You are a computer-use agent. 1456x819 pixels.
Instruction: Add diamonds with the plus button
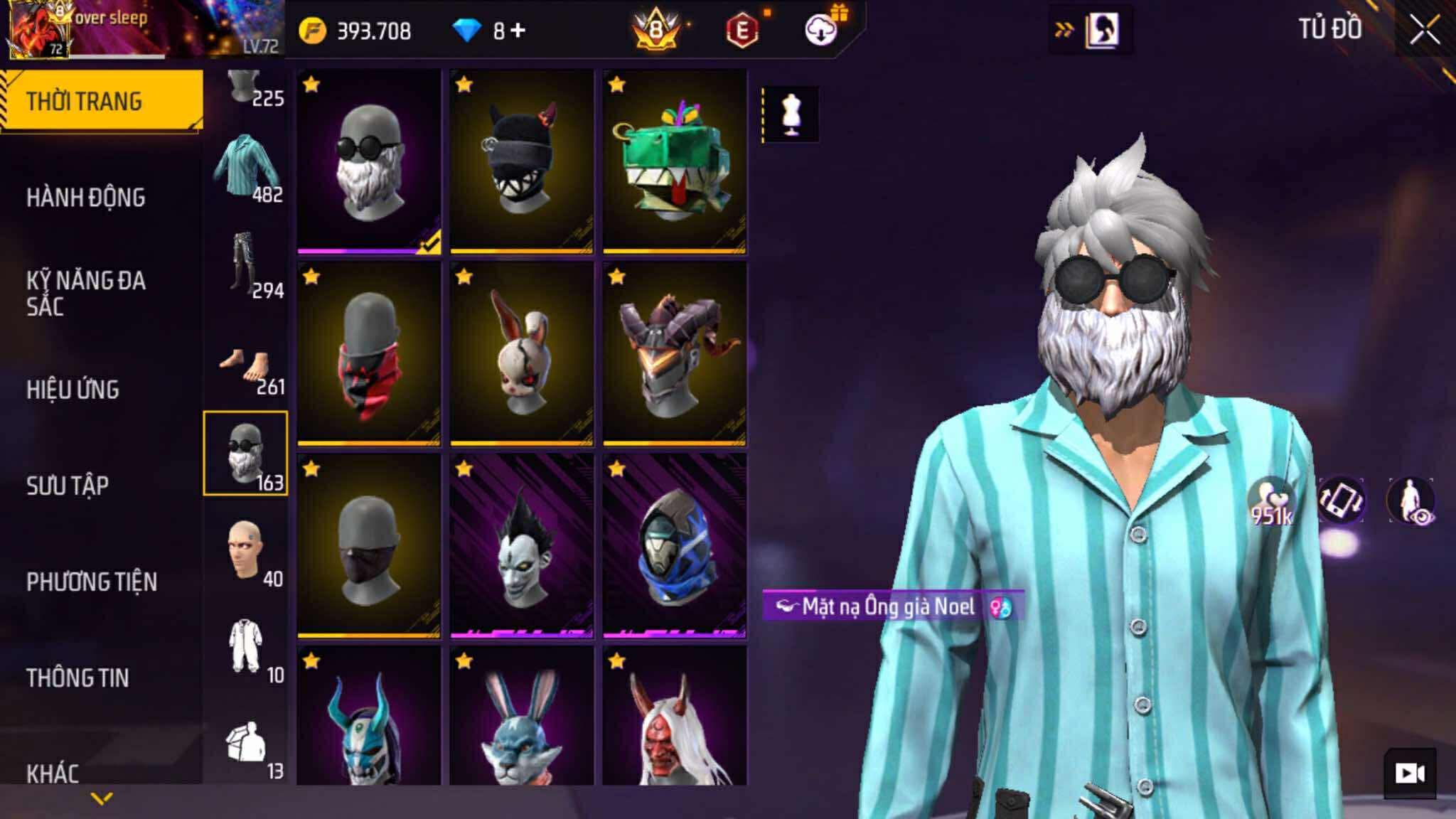518,31
